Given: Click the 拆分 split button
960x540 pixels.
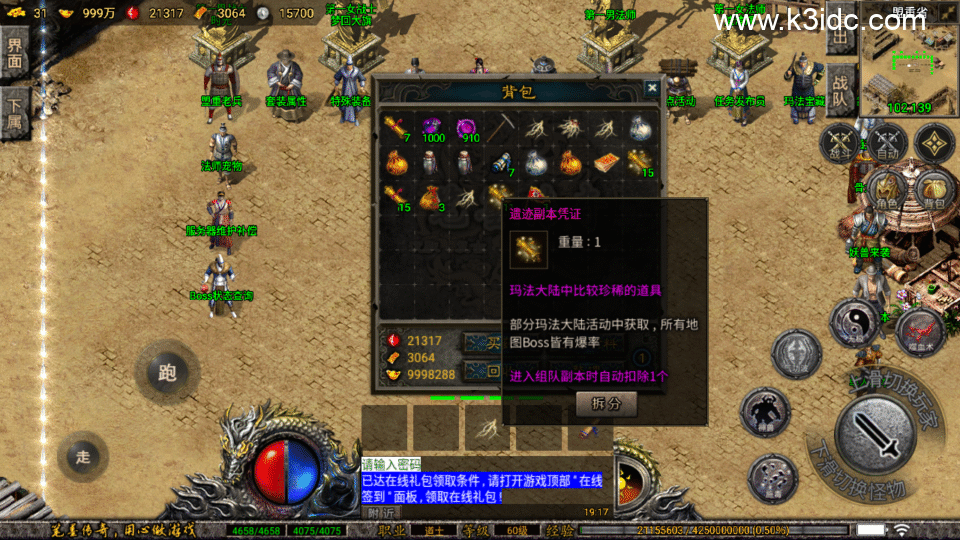Looking at the screenshot, I should (606, 404).
